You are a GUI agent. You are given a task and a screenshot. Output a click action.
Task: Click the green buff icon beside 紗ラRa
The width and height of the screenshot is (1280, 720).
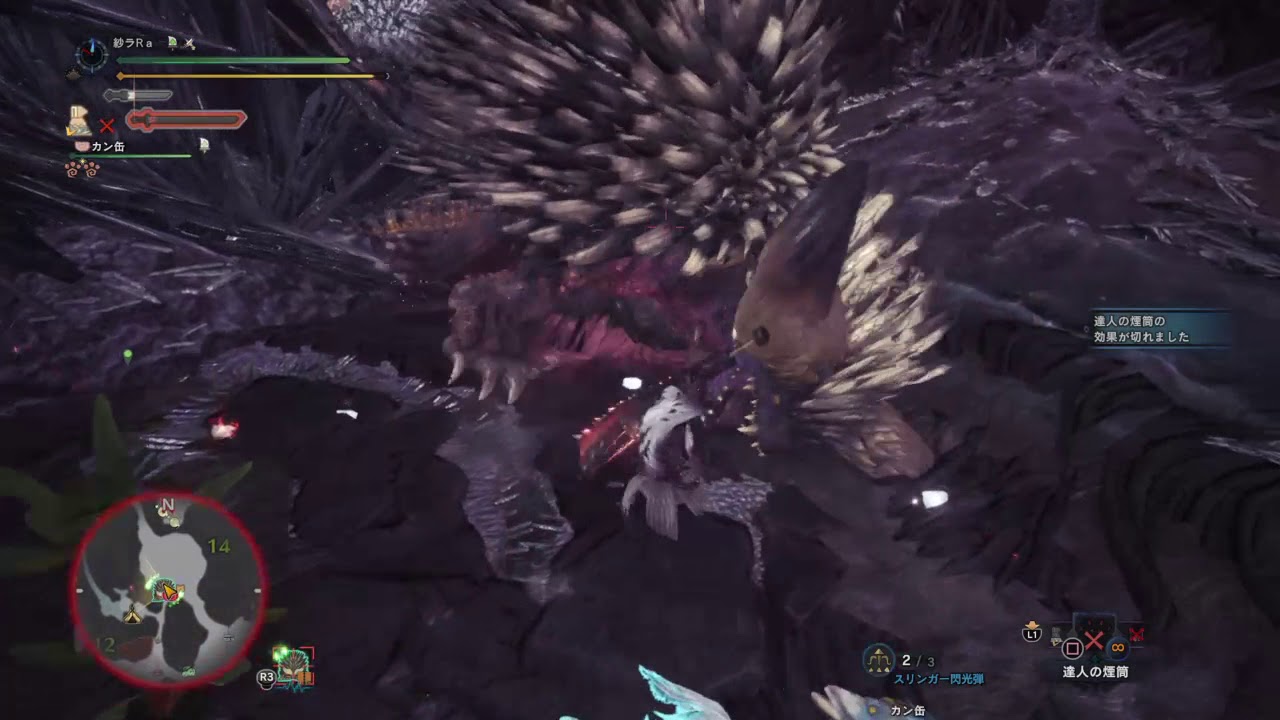(172, 42)
